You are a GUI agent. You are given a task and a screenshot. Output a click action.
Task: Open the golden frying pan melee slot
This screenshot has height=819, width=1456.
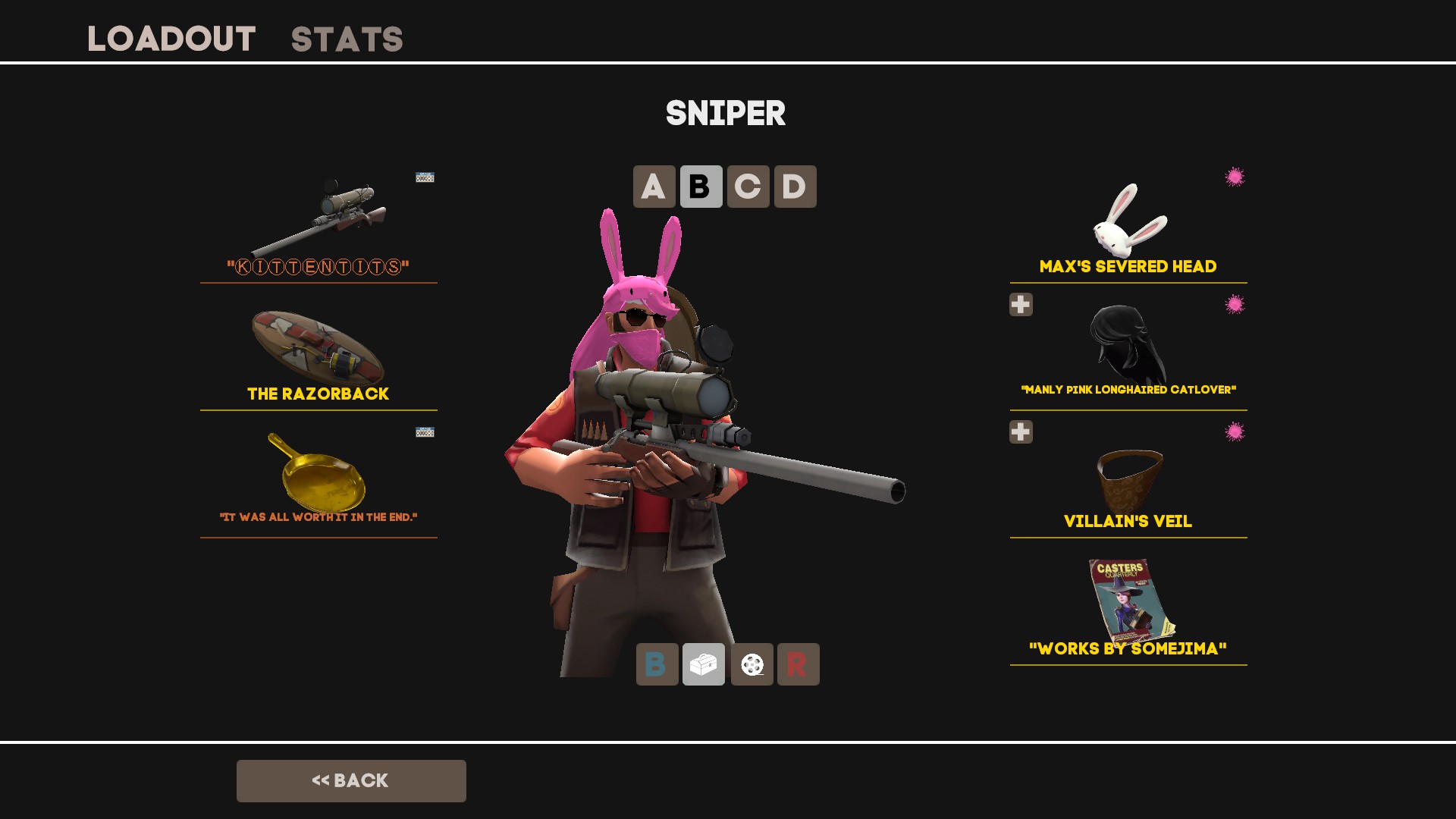[x=318, y=478]
